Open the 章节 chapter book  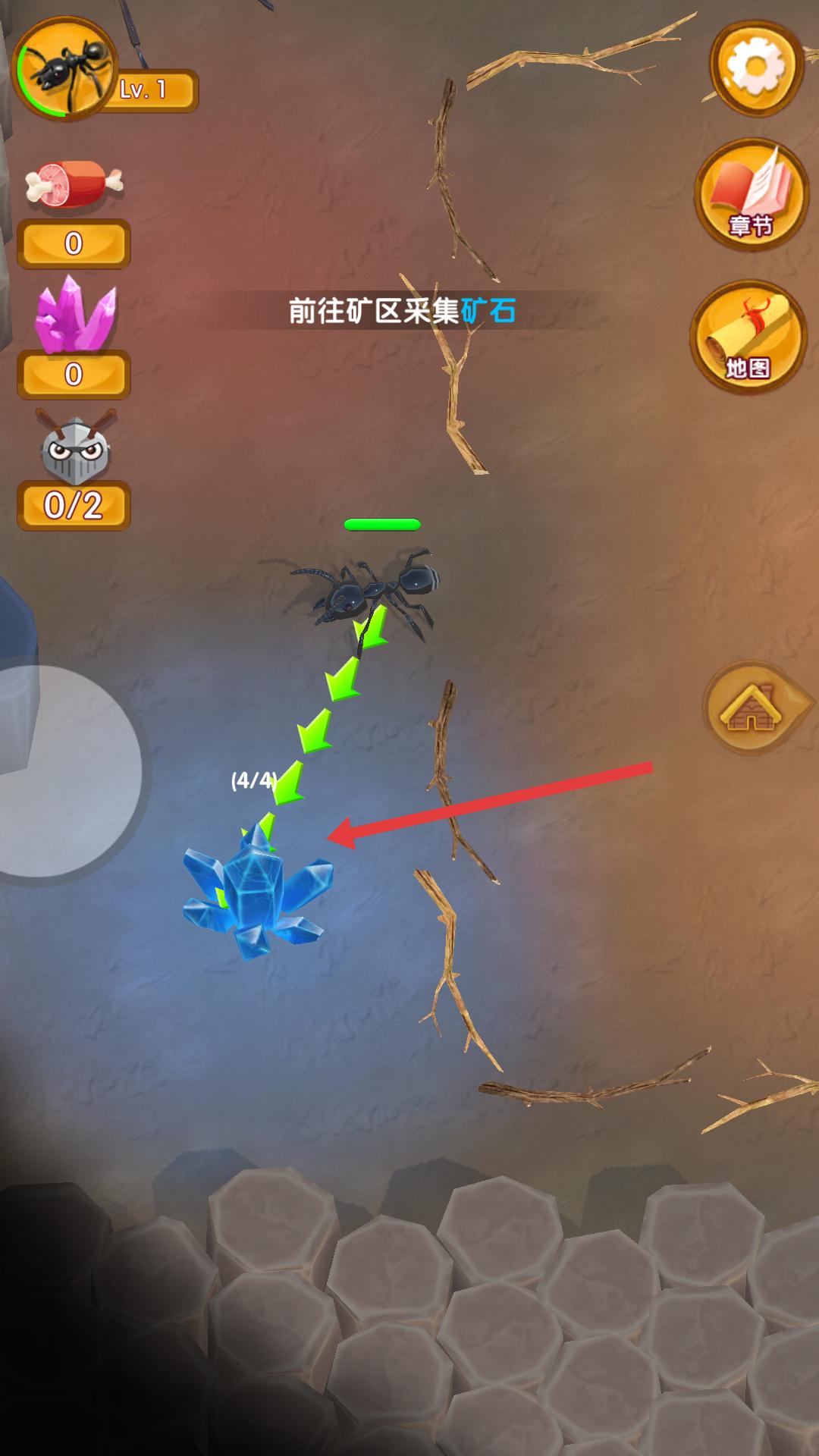click(x=751, y=194)
